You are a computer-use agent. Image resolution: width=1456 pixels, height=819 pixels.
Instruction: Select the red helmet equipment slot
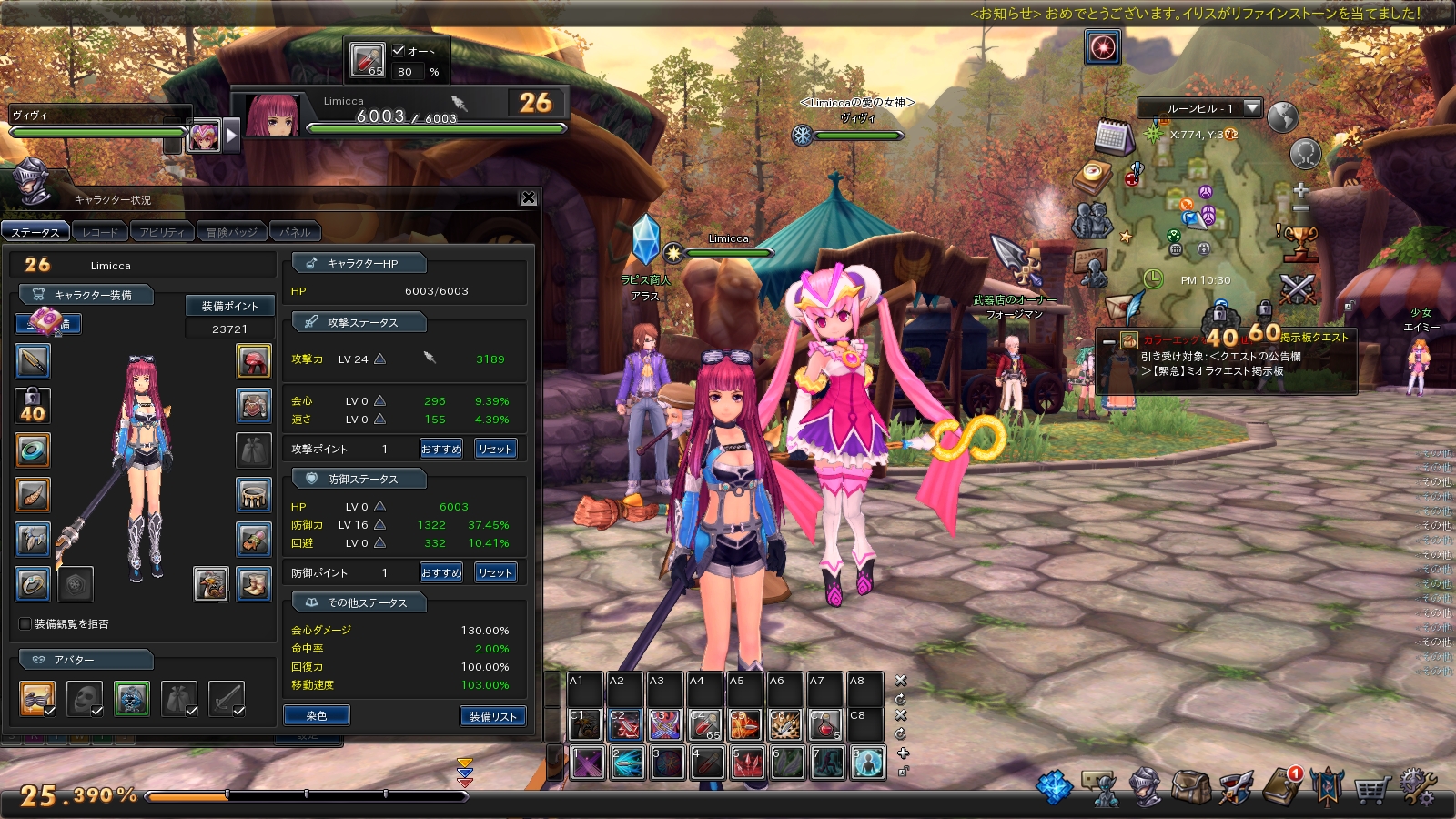[254, 361]
